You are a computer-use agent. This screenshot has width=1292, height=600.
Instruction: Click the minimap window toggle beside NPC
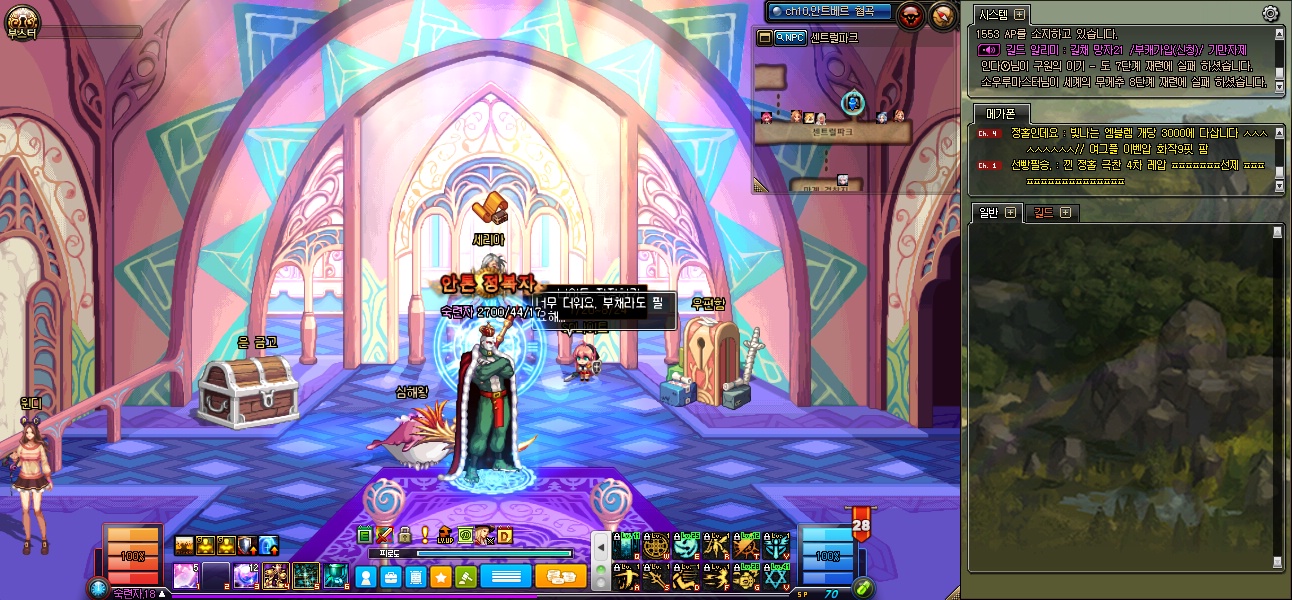point(765,38)
